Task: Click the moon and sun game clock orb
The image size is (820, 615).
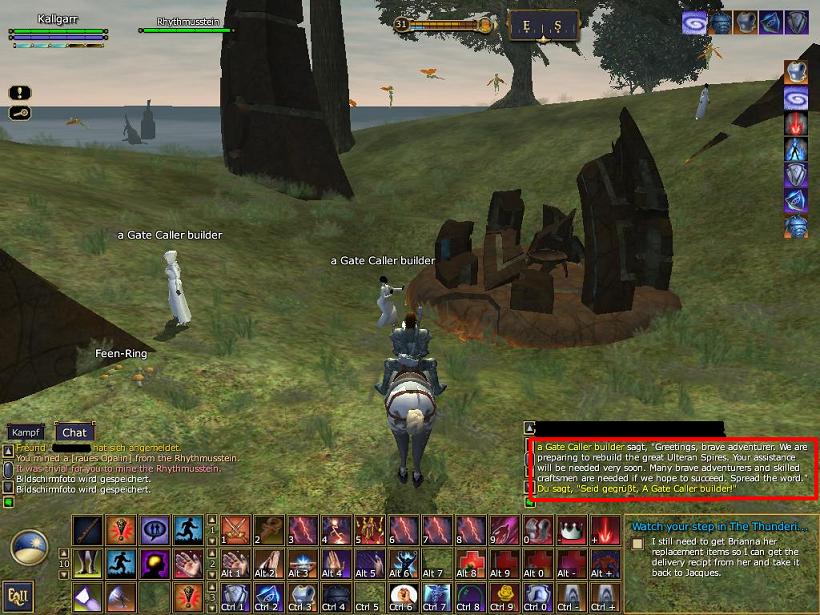Action: pyautogui.click(x=29, y=547)
